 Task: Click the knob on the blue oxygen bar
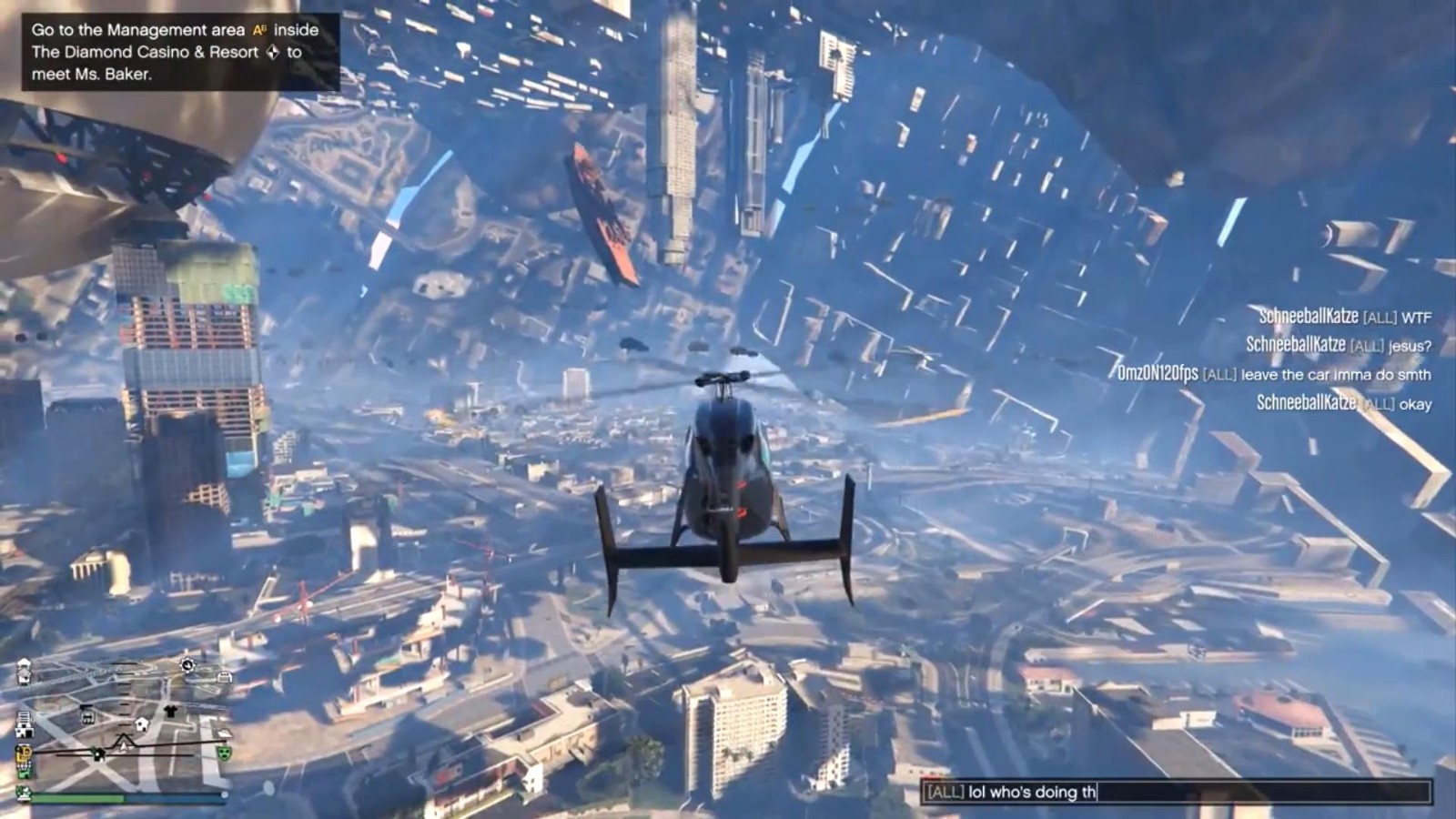[x=225, y=793]
